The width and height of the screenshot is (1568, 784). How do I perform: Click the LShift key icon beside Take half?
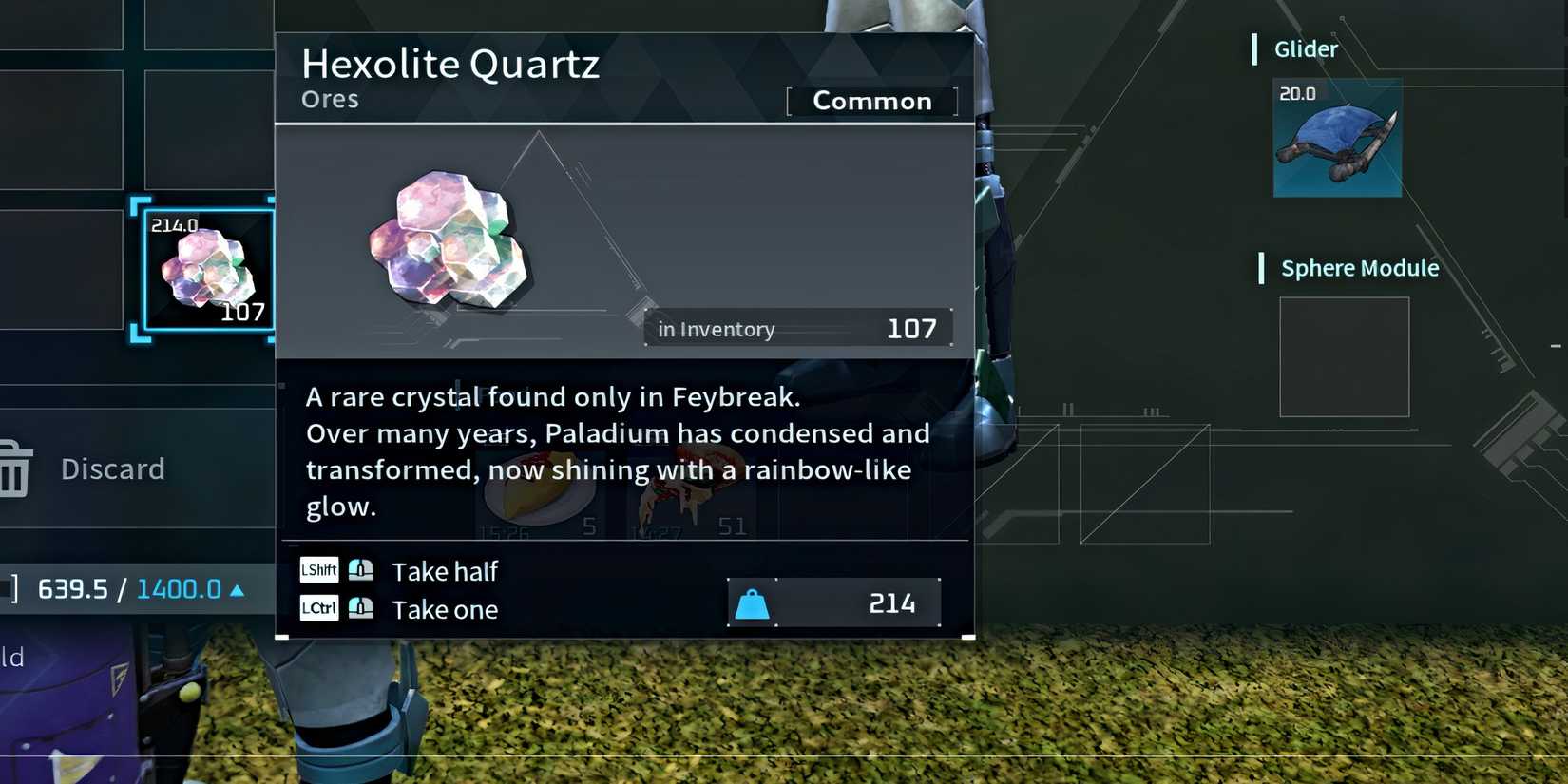[318, 569]
